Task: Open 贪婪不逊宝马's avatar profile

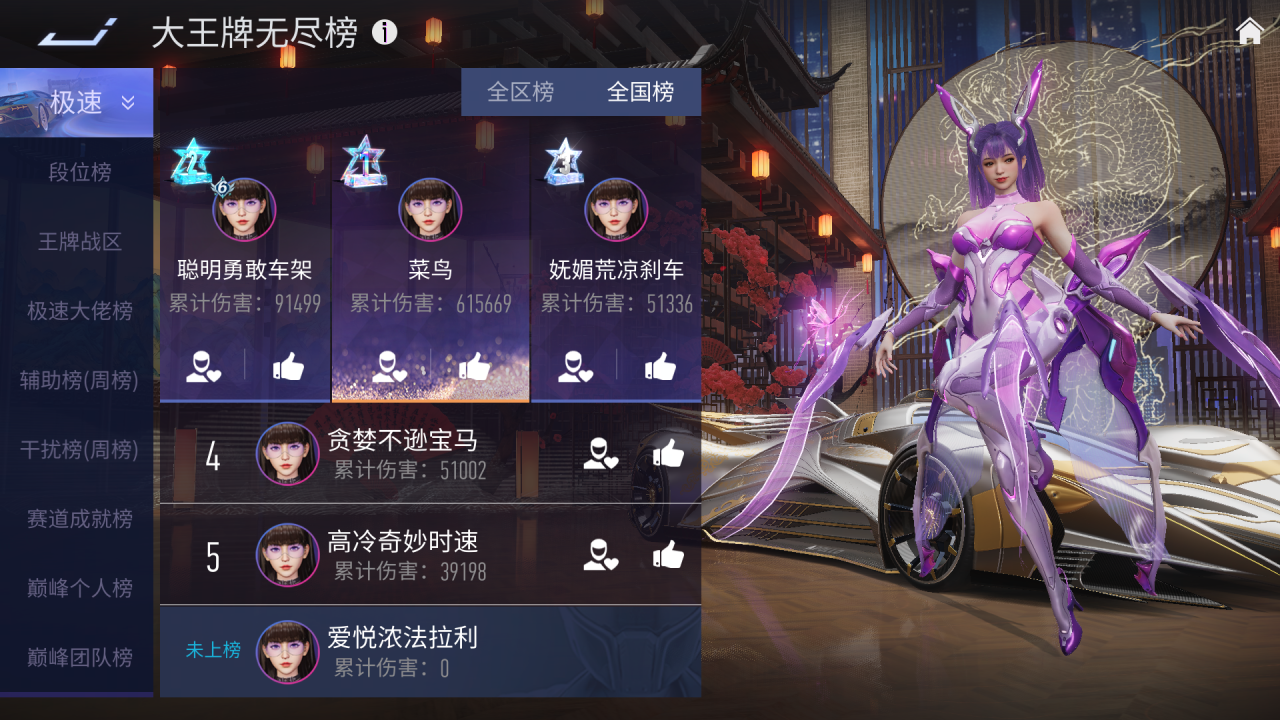Action: [288, 454]
